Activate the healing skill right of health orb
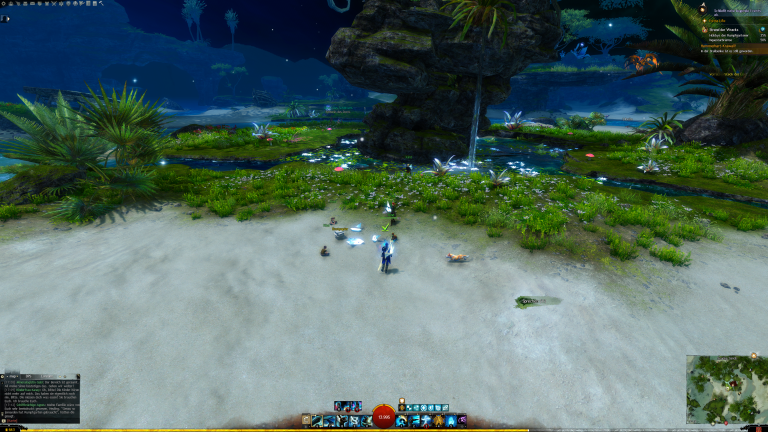This screenshot has height=432, width=768. tap(402, 421)
